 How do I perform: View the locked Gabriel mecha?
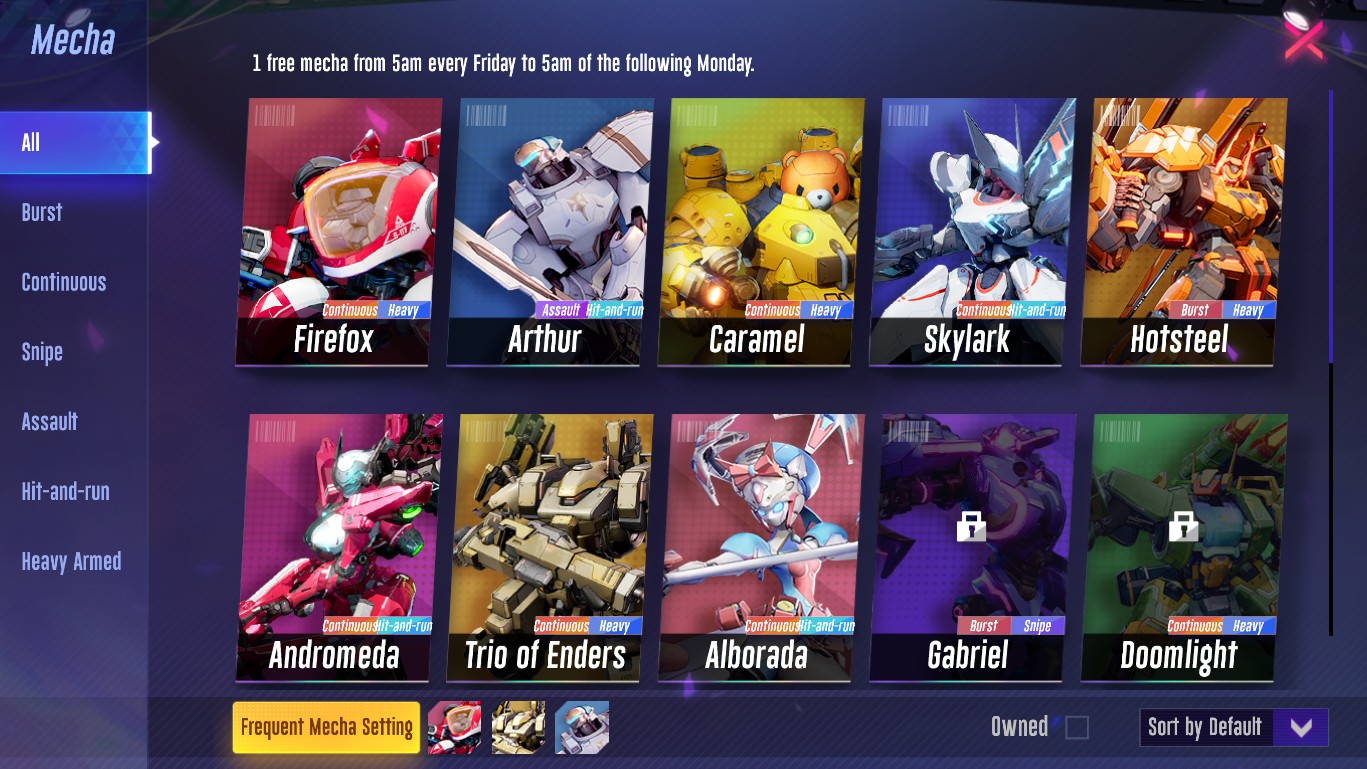[971, 547]
